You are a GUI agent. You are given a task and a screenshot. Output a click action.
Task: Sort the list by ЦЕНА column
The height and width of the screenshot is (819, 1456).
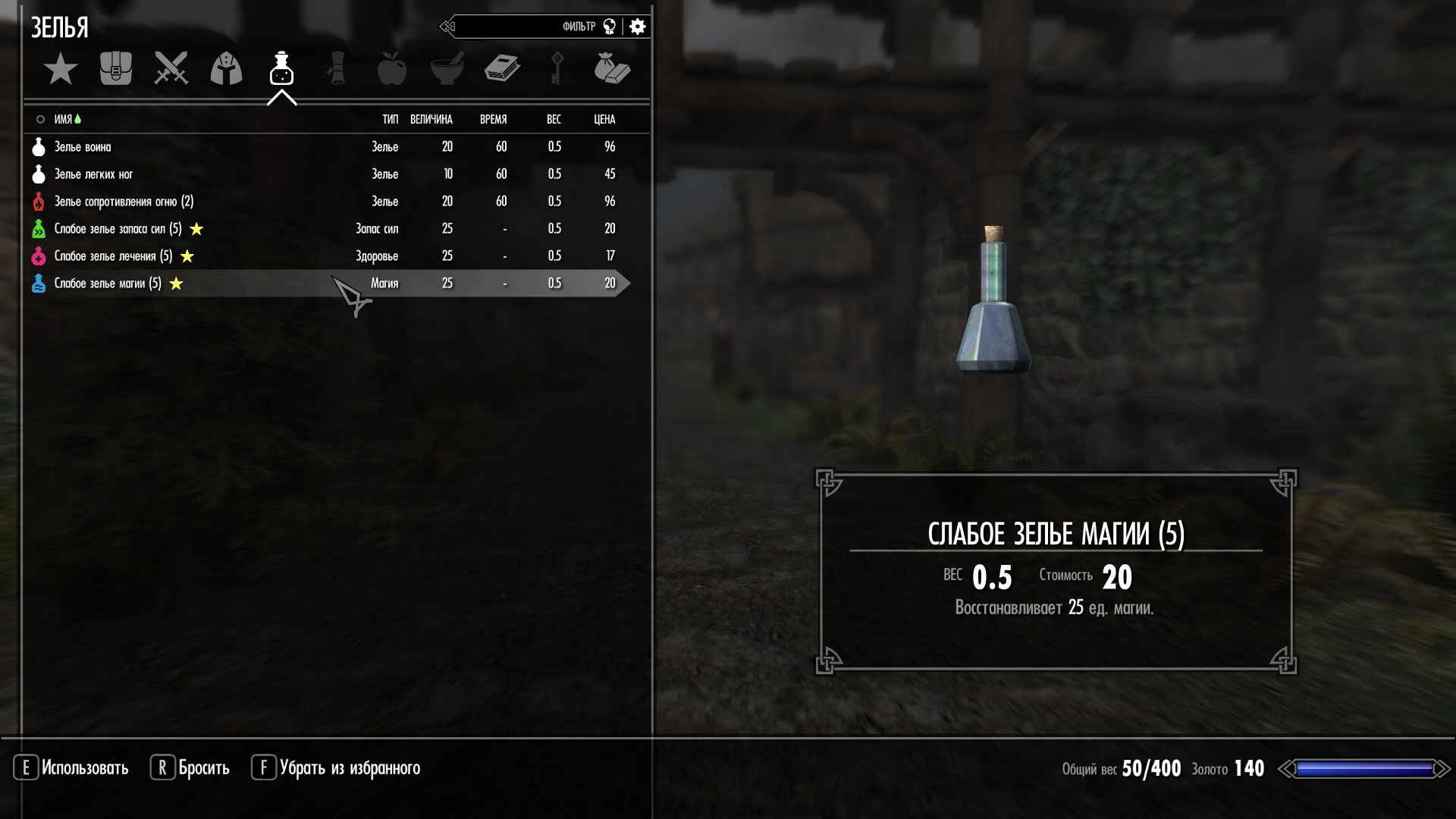click(x=604, y=120)
